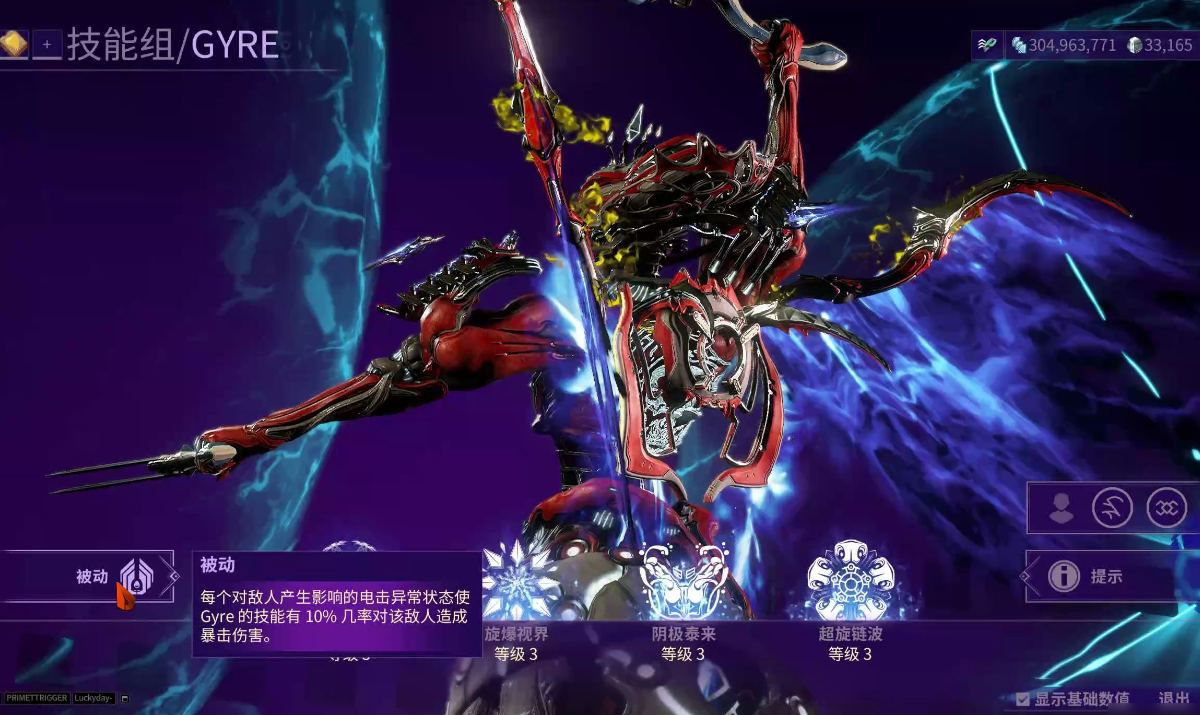The height and width of the screenshot is (715, 1200).
Task: Click the person silhouette icon
Action: [1062, 508]
